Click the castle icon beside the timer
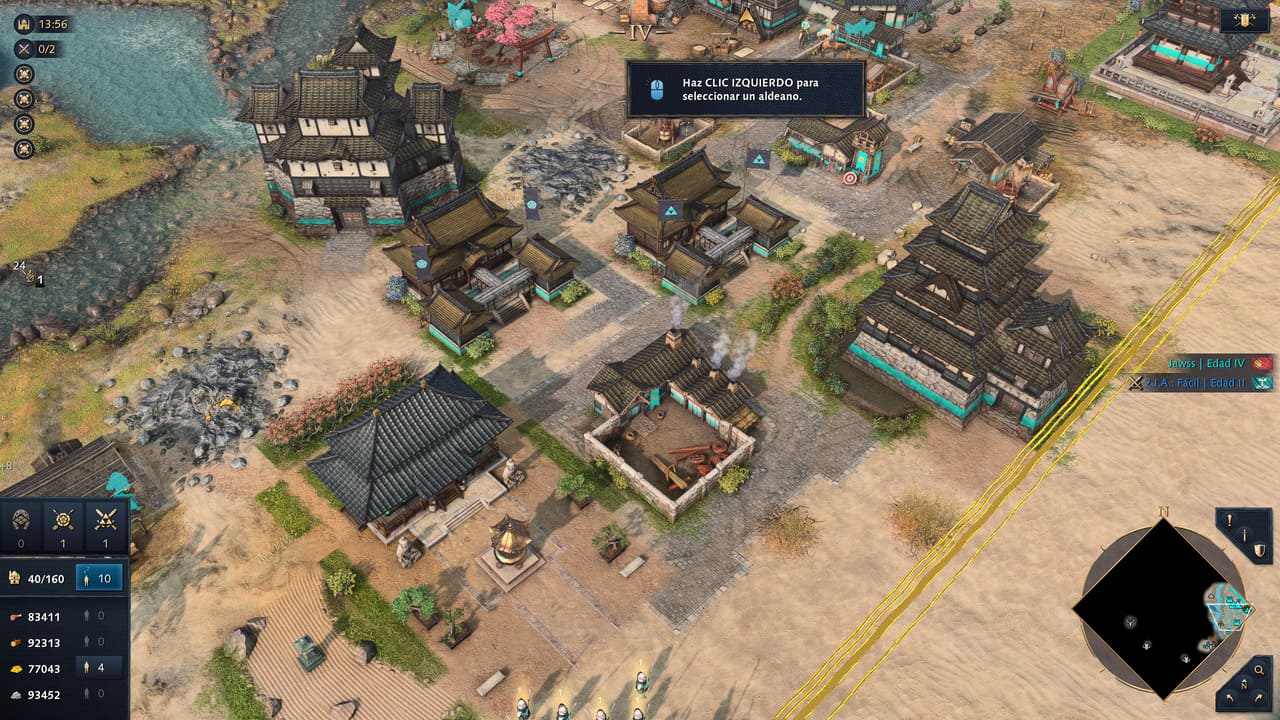 pyautogui.click(x=23, y=23)
